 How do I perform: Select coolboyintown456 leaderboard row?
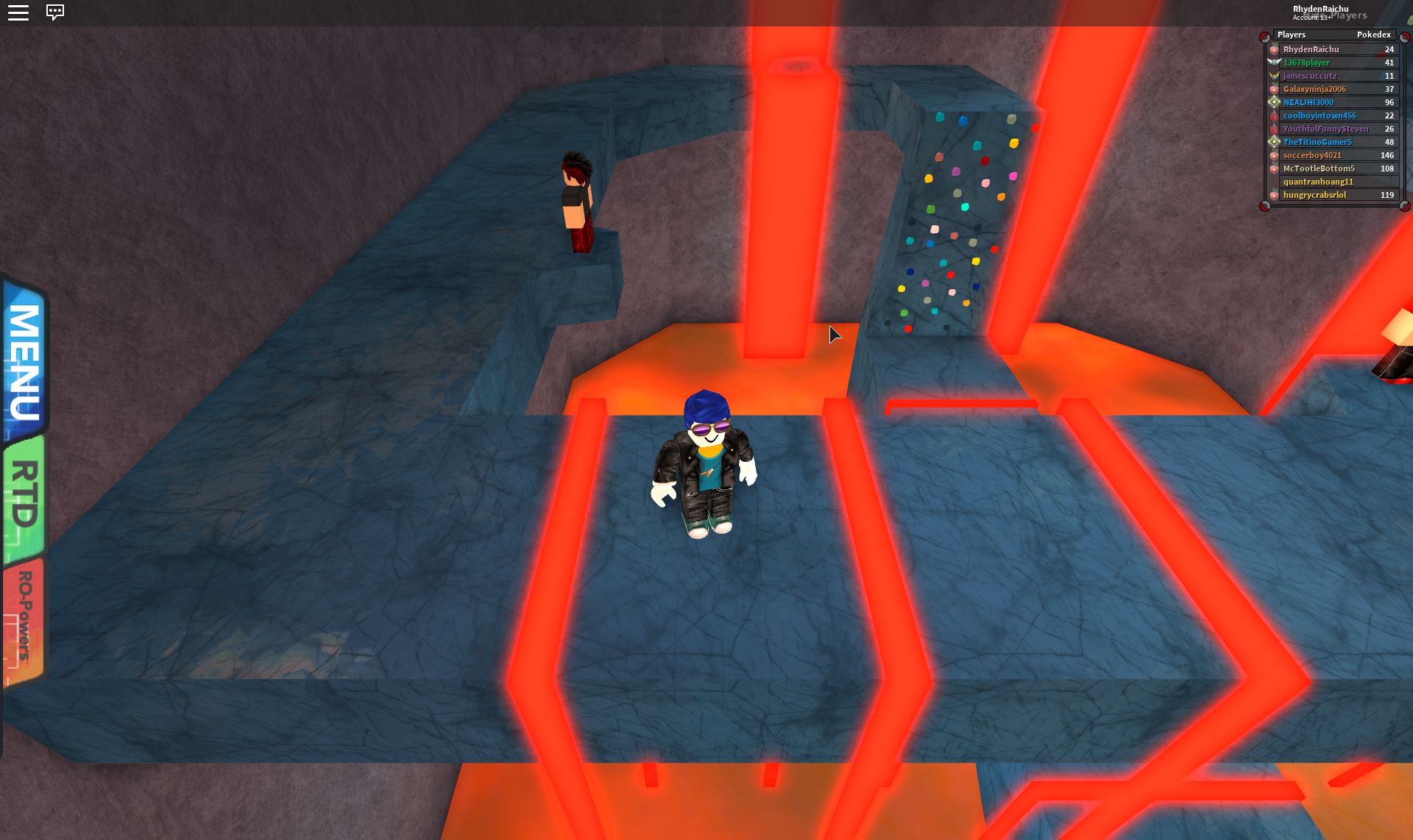[x=1320, y=115]
